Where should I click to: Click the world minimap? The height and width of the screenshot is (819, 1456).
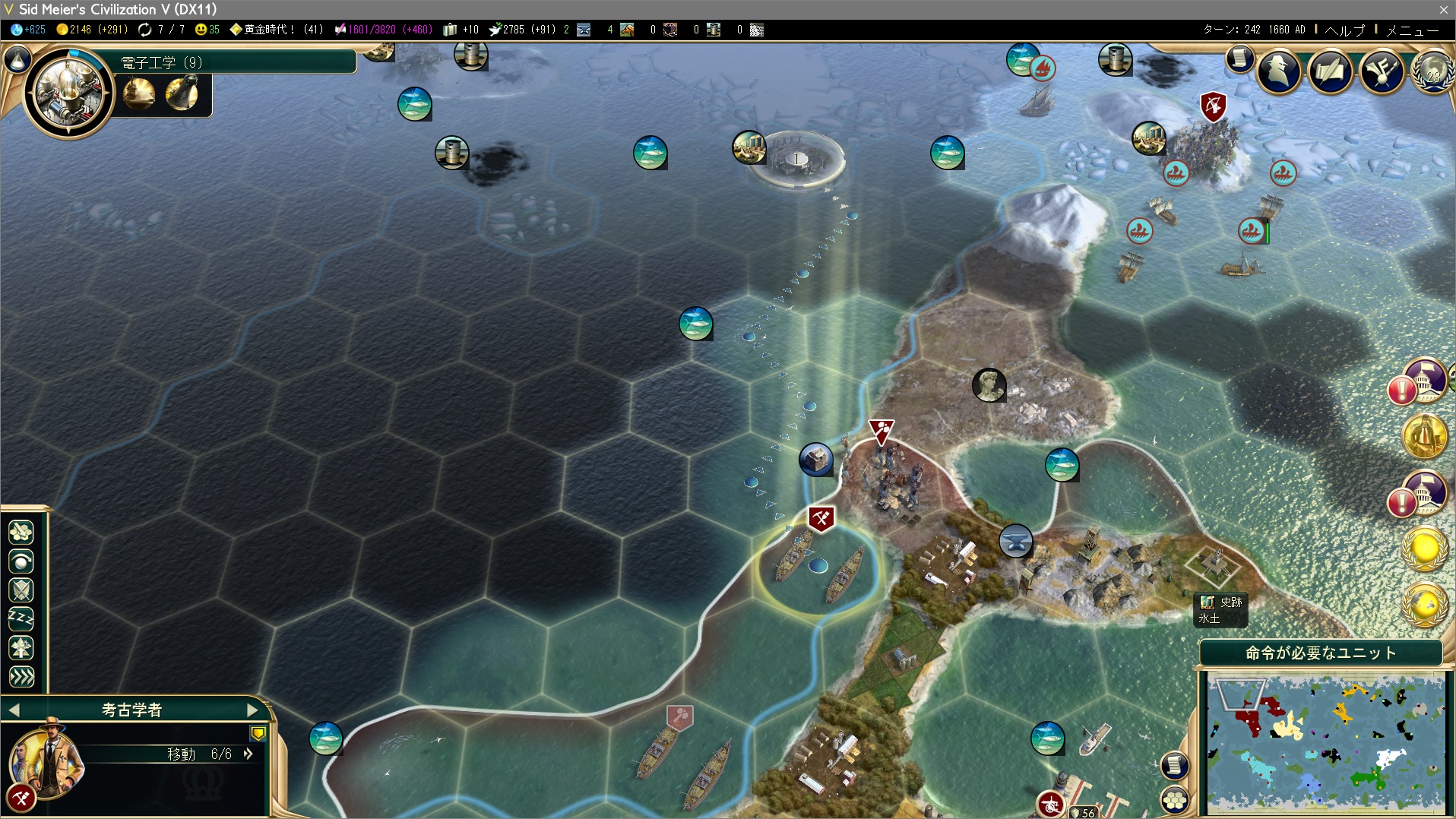1325,743
